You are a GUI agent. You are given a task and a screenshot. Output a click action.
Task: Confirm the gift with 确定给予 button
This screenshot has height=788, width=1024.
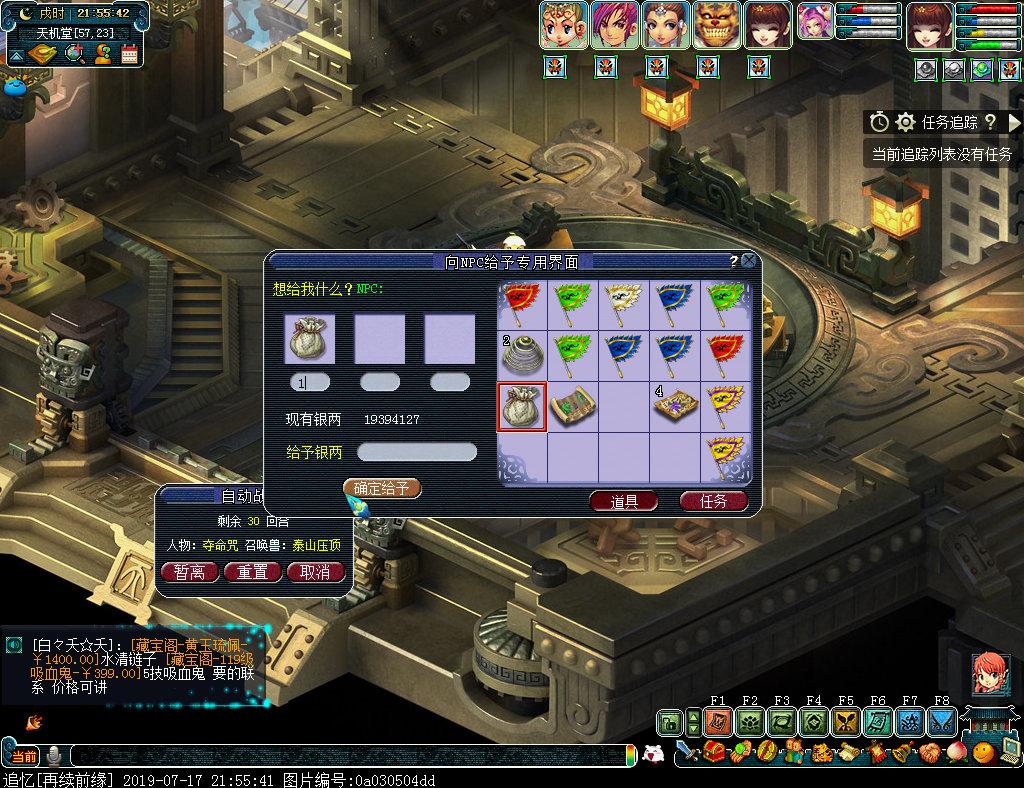(x=381, y=488)
